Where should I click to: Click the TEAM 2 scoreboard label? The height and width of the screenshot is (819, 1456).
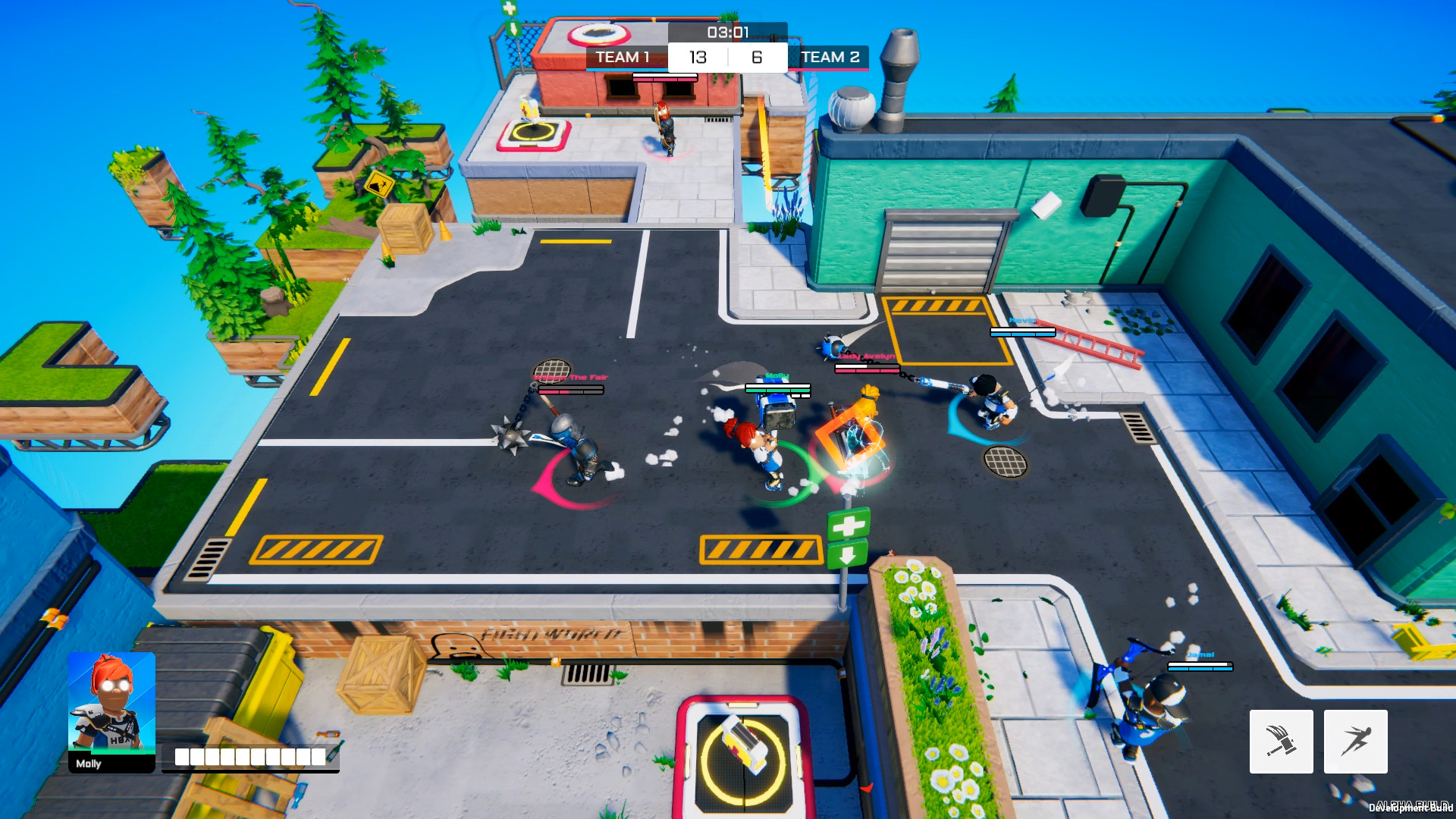tap(832, 57)
